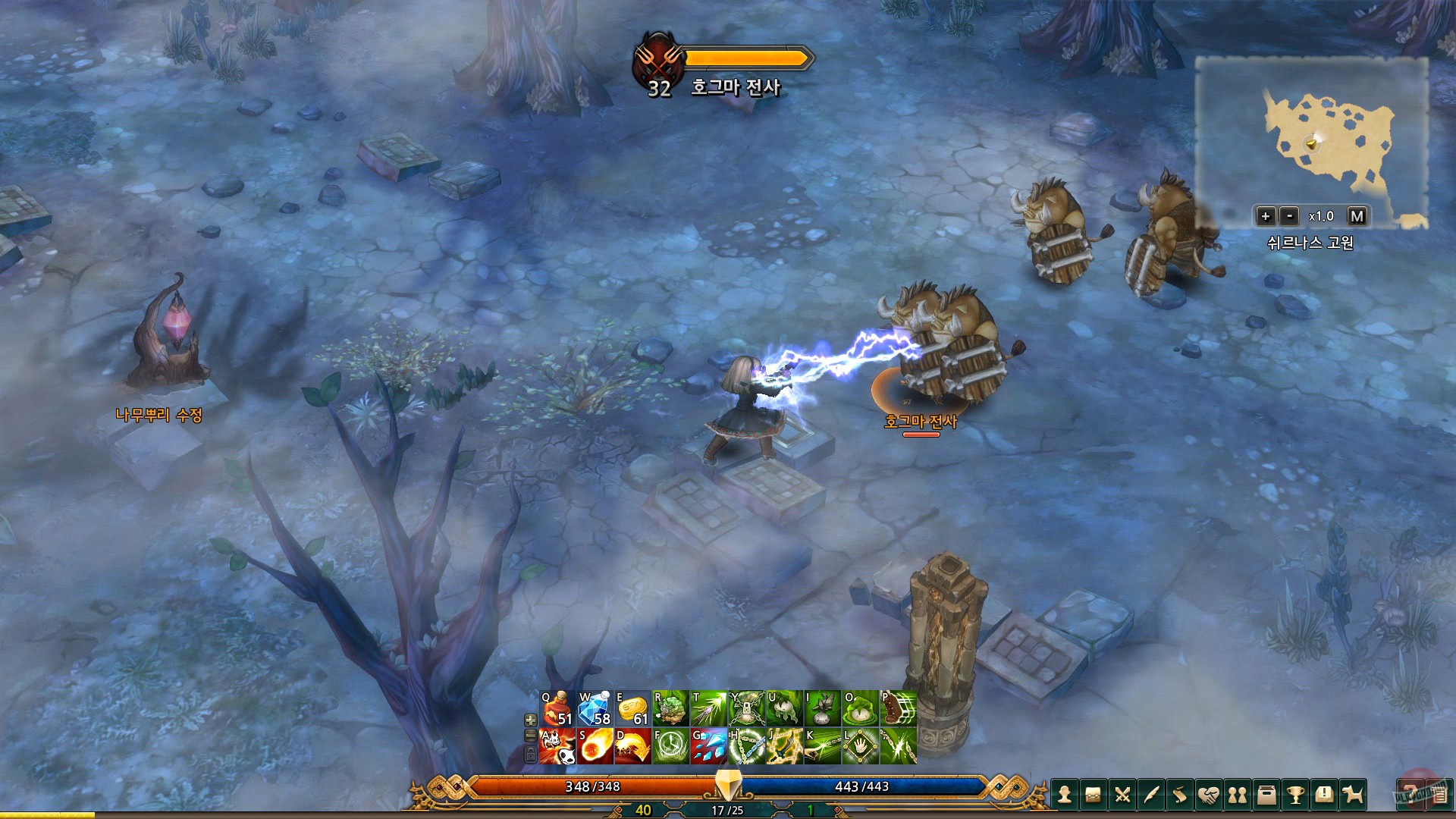This screenshot has height=819, width=1456.
Task: Open the party window (two figures icon)
Action: point(1238,794)
